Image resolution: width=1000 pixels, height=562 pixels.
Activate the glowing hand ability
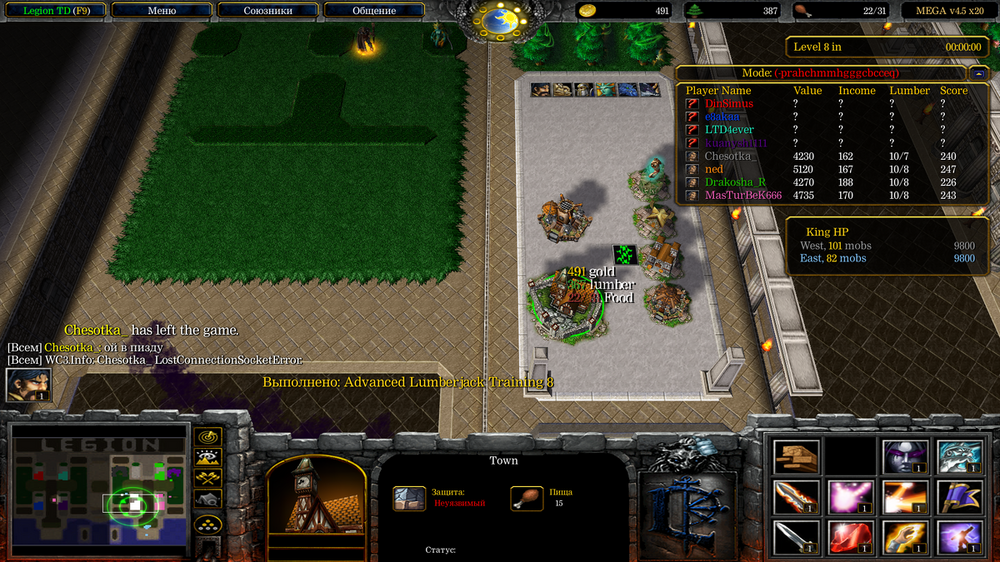coord(904,536)
